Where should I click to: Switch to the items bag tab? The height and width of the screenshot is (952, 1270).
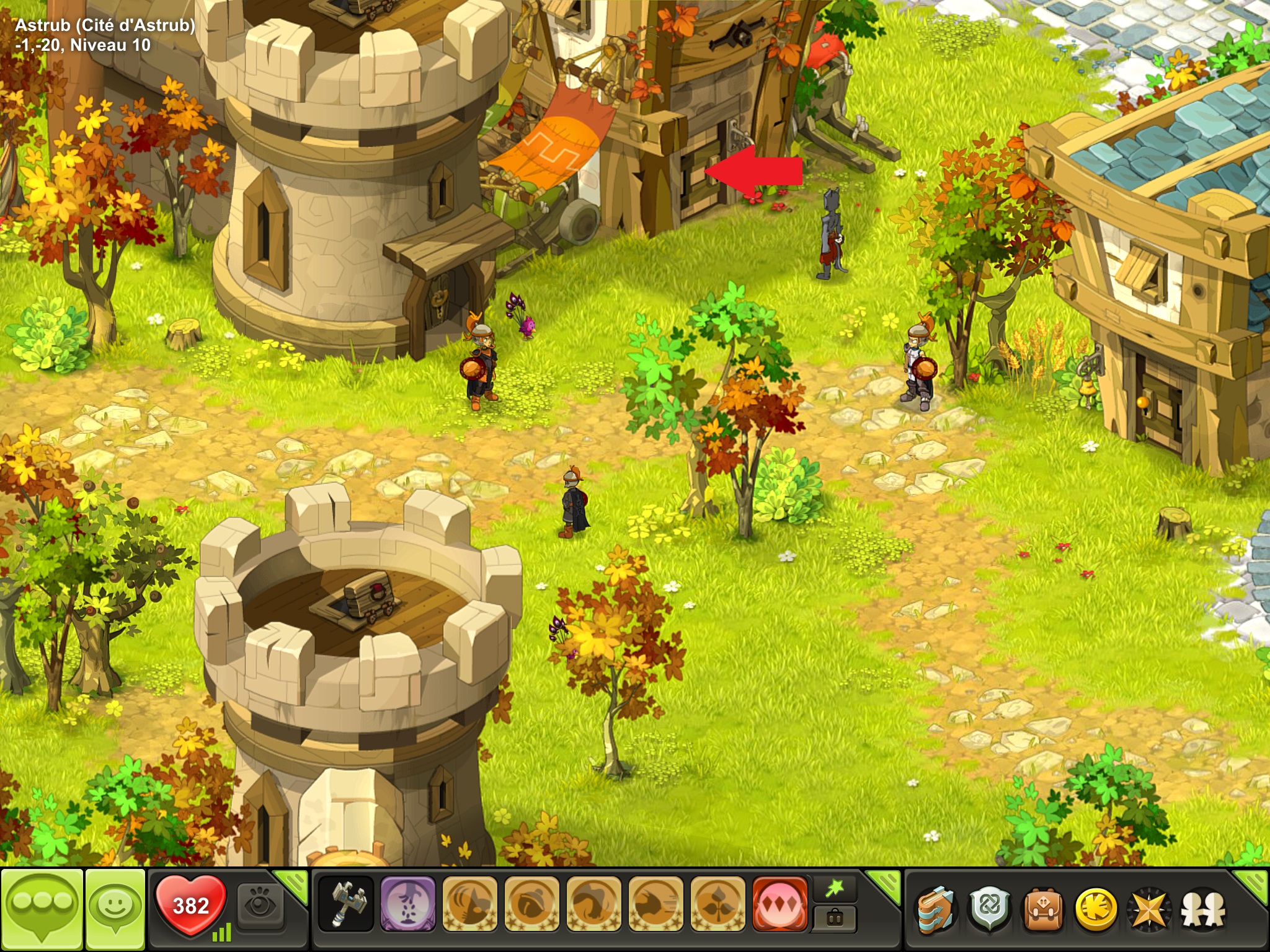pyautogui.click(x=835, y=918)
